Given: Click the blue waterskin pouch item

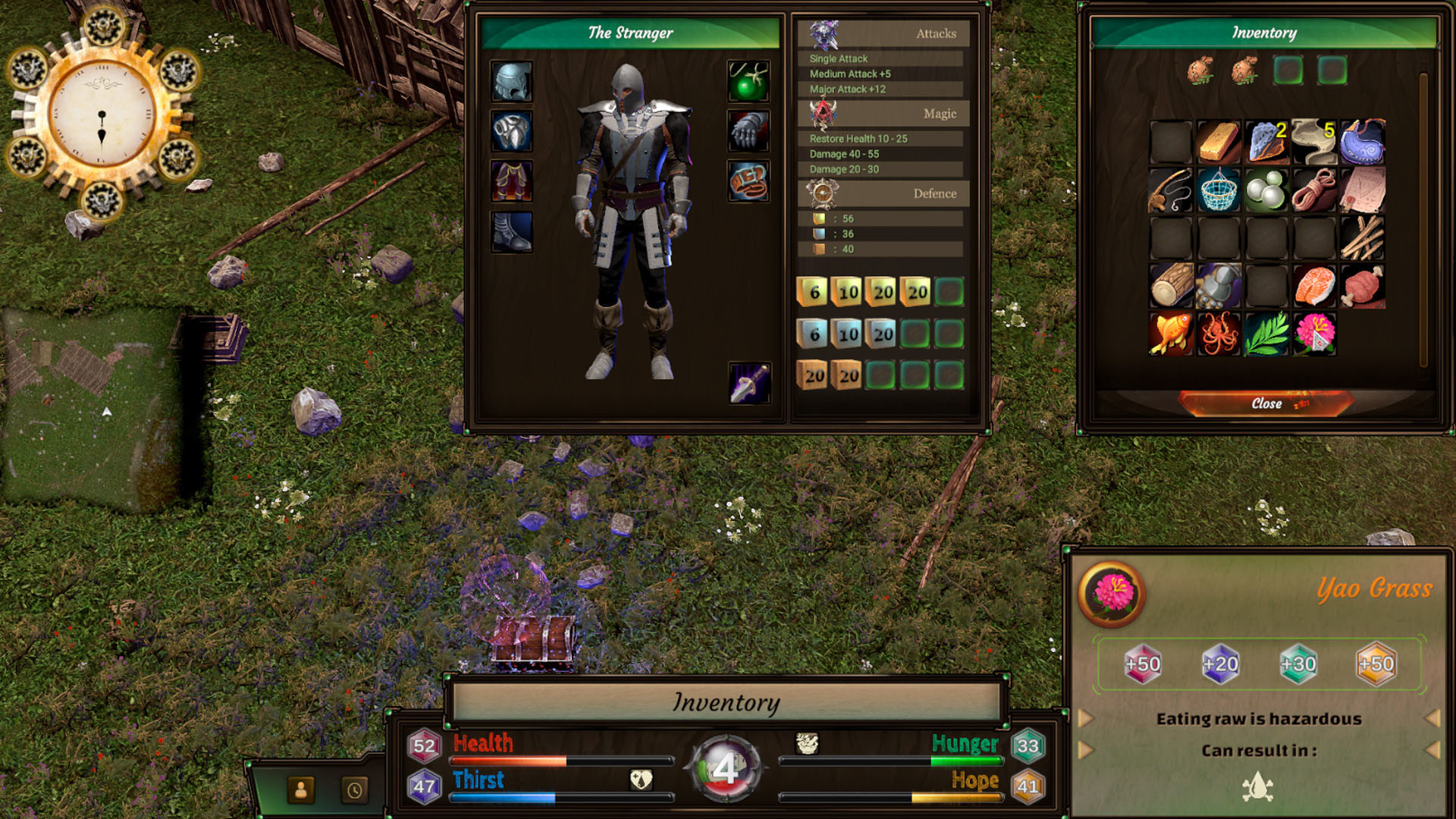Looking at the screenshot, I should (x=1363, y=142).
